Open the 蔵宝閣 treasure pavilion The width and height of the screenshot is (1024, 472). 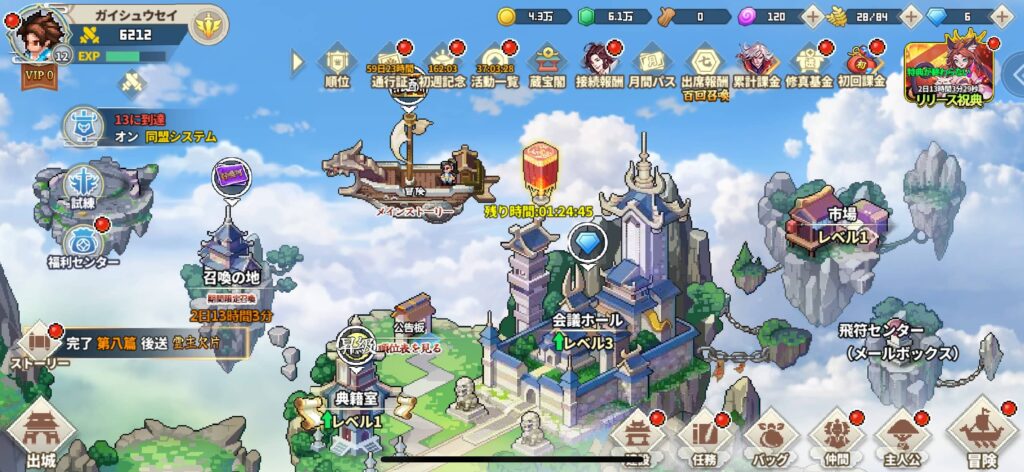[546, 63]
